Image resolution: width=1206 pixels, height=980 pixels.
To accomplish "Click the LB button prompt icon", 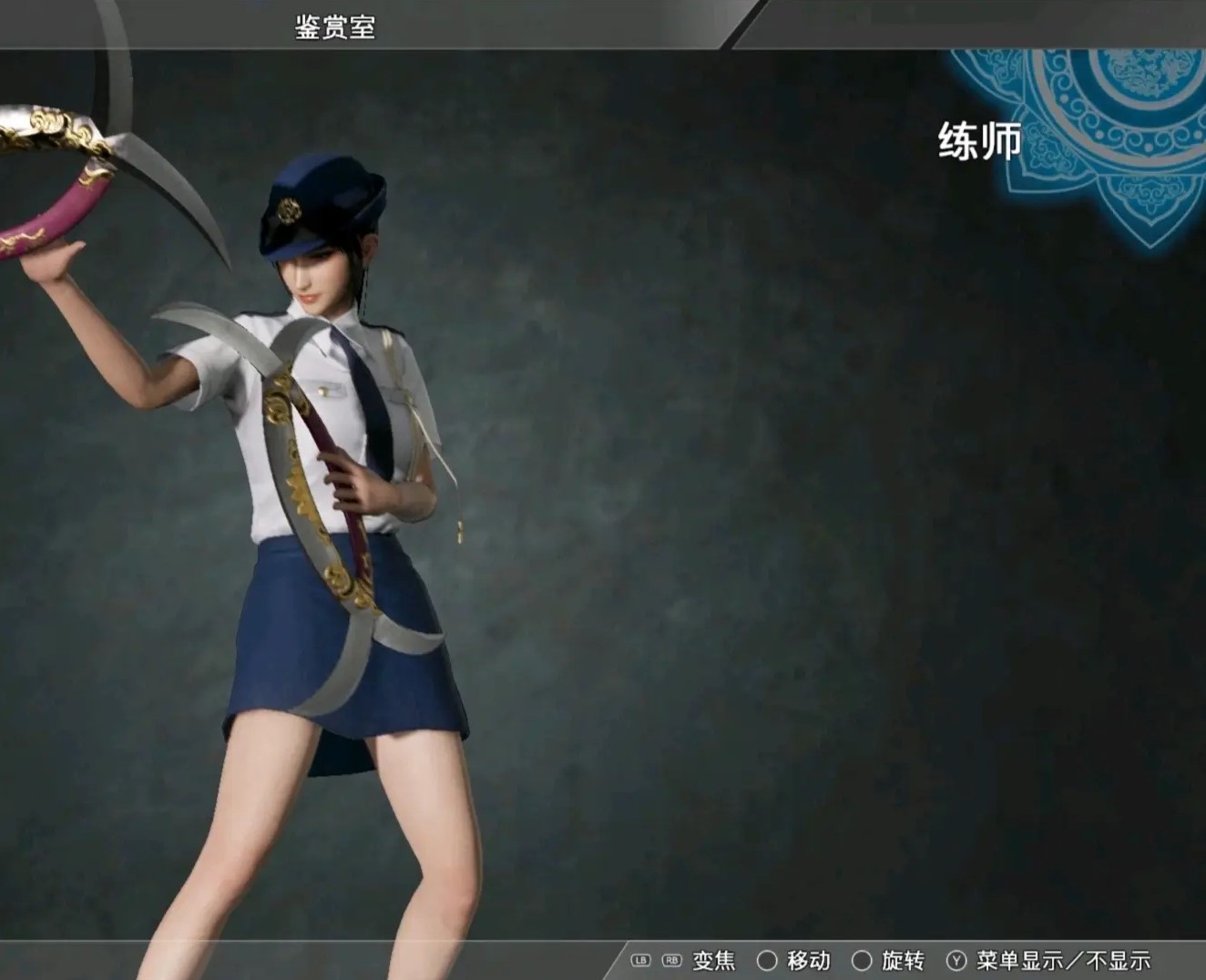I will 639,960.
